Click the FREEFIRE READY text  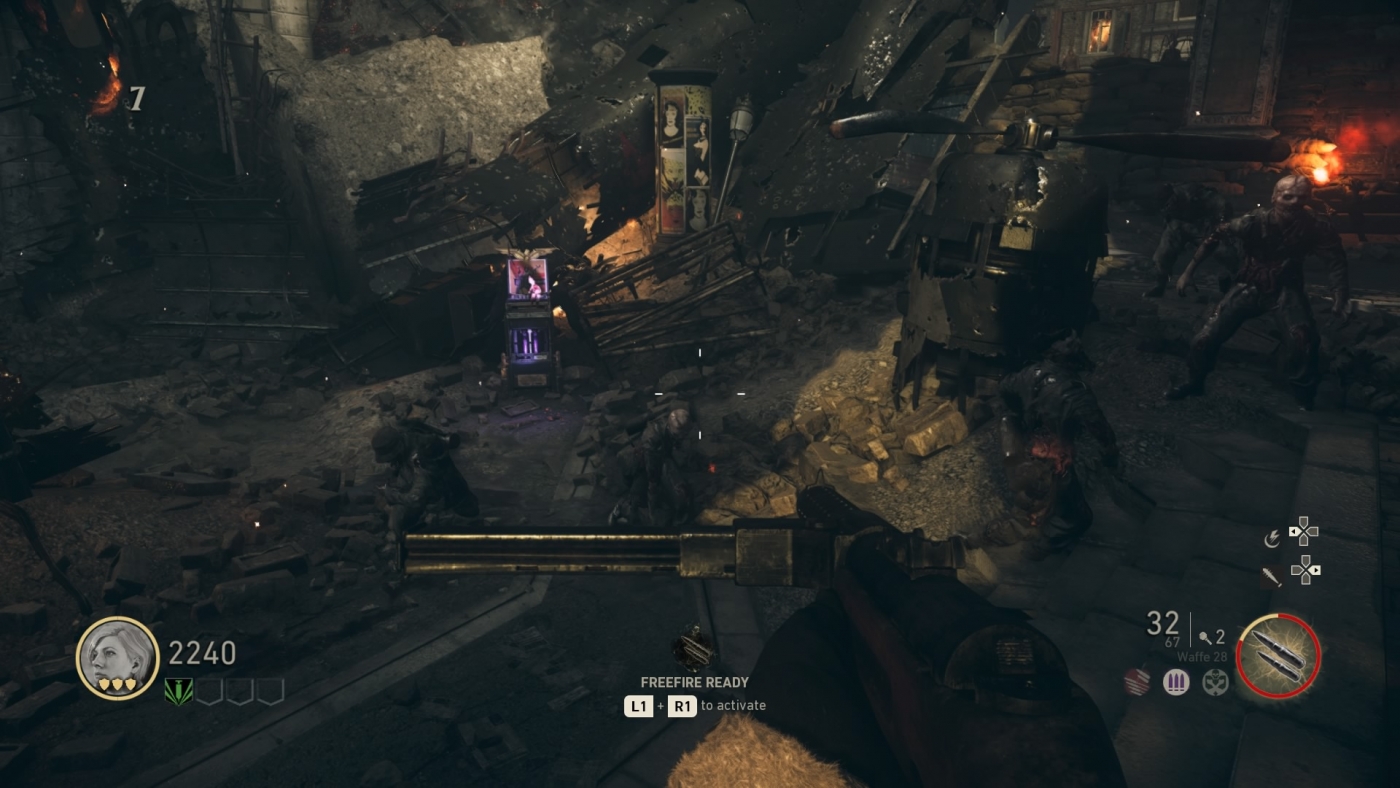pos(695,682)
